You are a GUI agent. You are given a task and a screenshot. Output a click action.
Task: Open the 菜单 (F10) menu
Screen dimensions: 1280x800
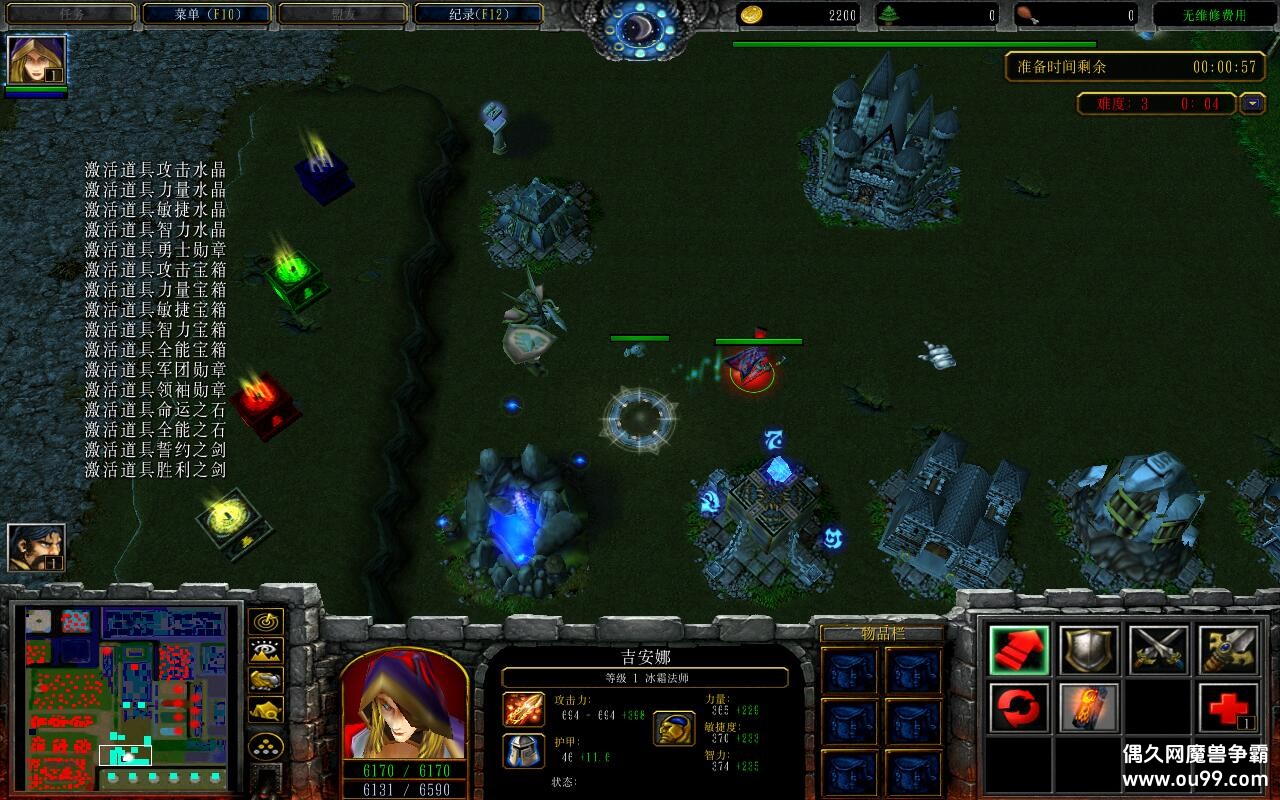207,14
